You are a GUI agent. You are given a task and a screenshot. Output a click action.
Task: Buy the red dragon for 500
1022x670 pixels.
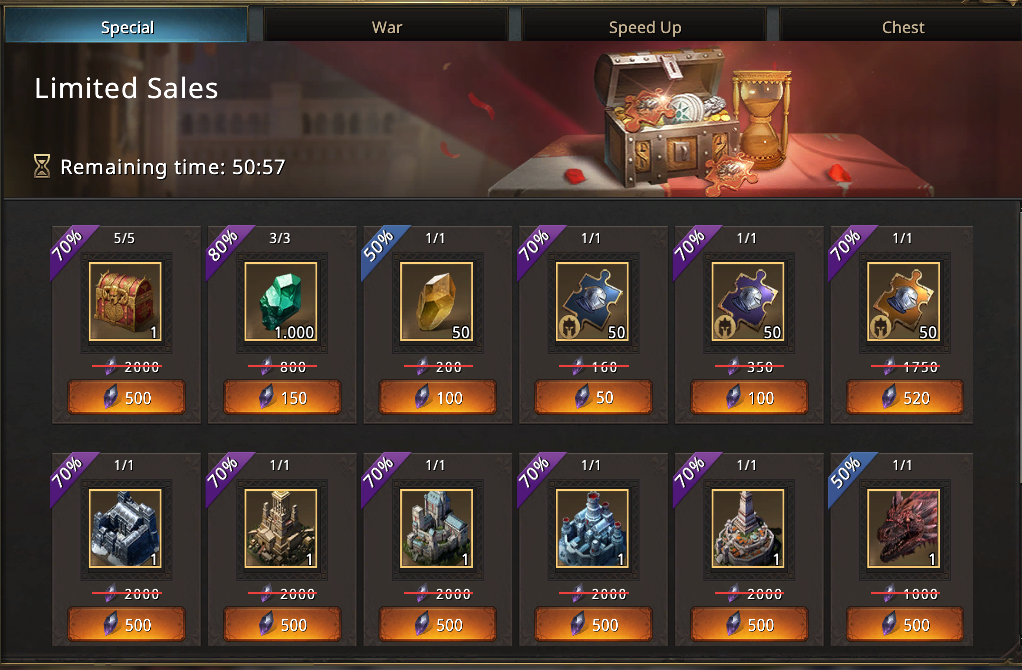pyautogui.click(x=905, y=625)
